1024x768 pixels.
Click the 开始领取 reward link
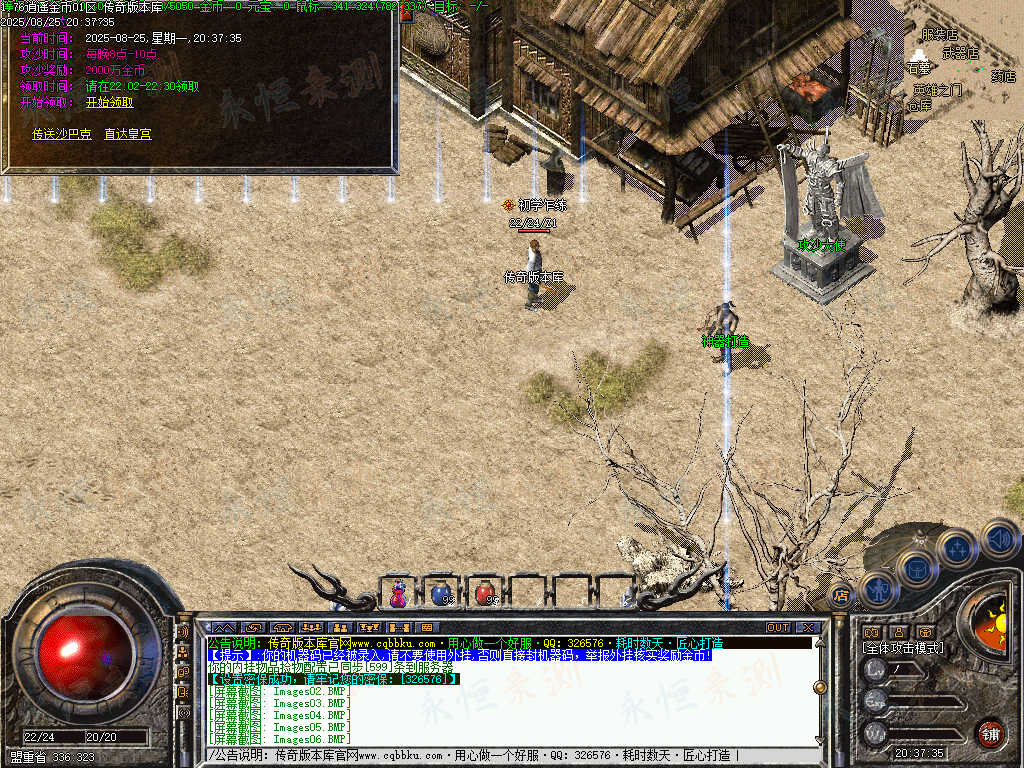click(x=109, y=102)
